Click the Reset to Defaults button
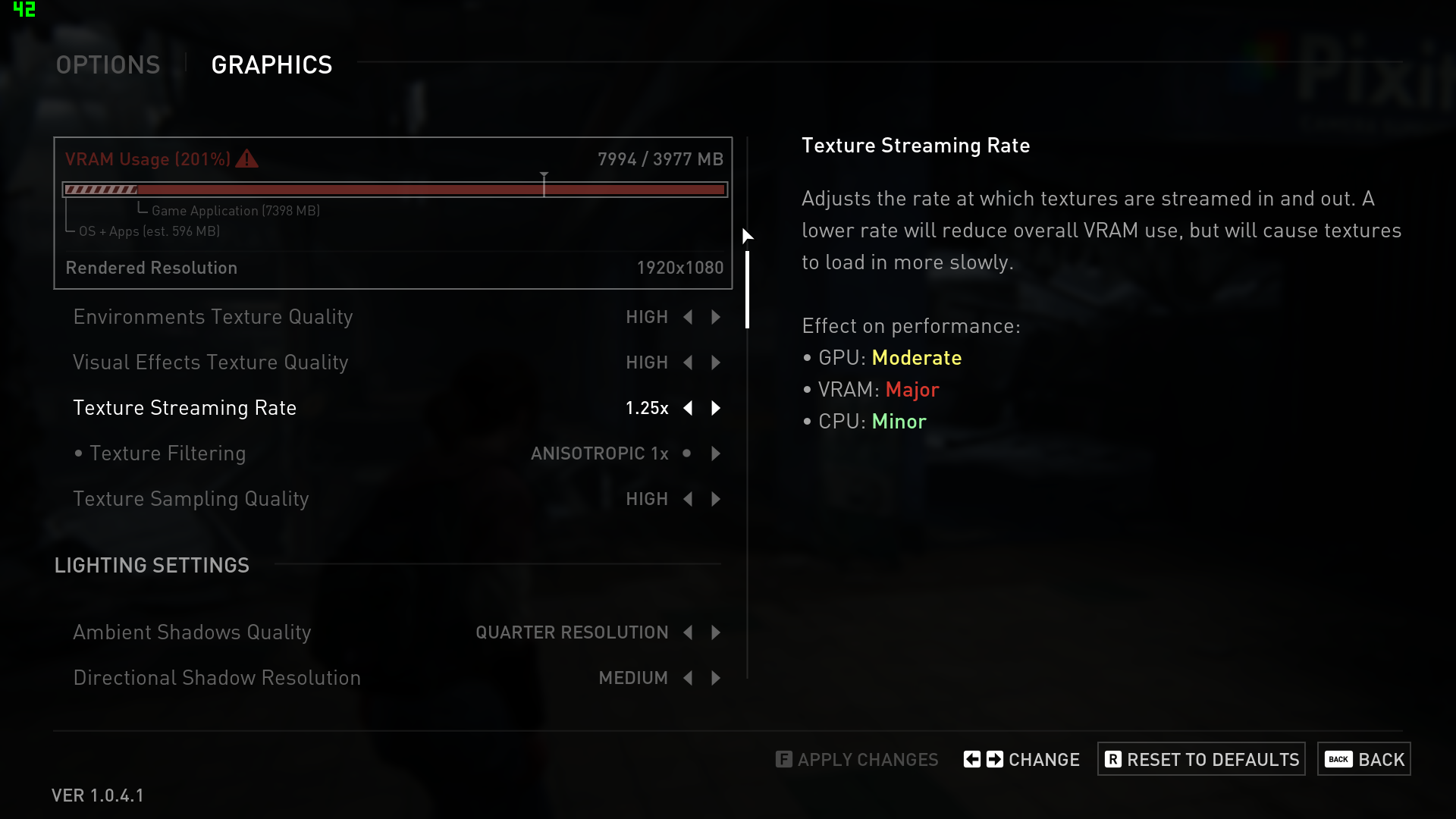The image size is (1456, 819). click(1201, 759)
